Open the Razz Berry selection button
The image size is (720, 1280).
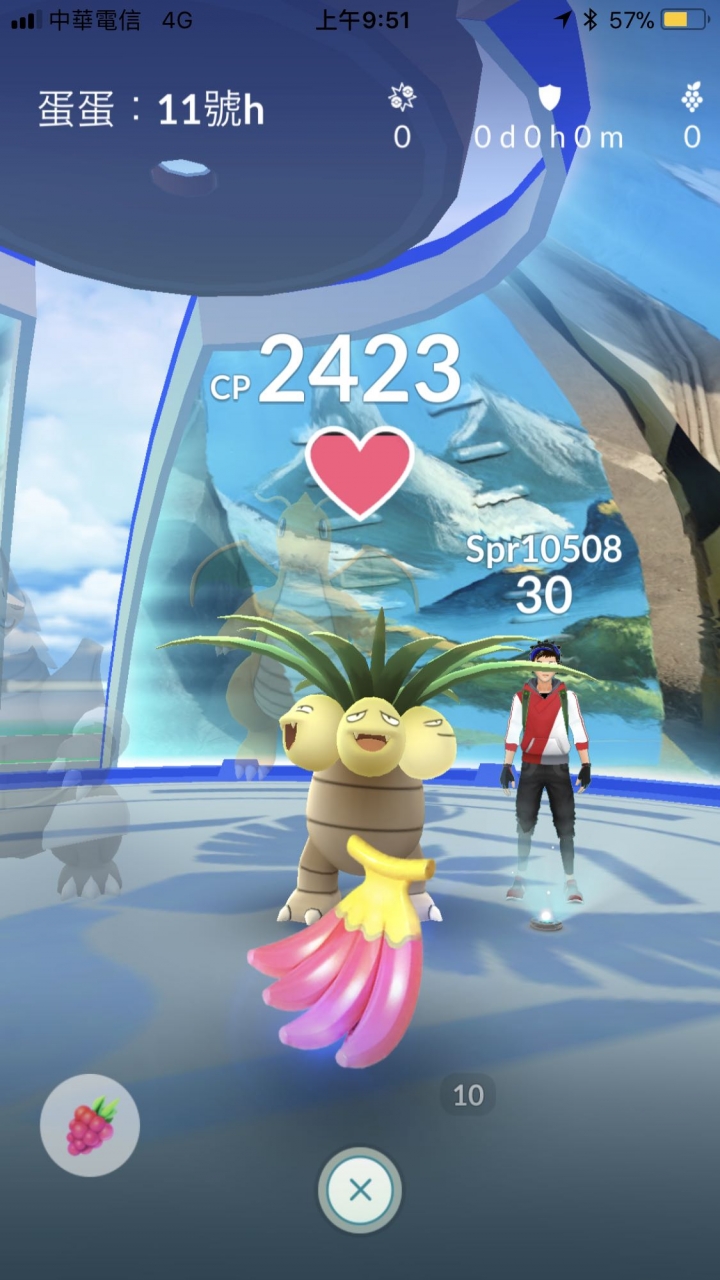(90, 1124)
